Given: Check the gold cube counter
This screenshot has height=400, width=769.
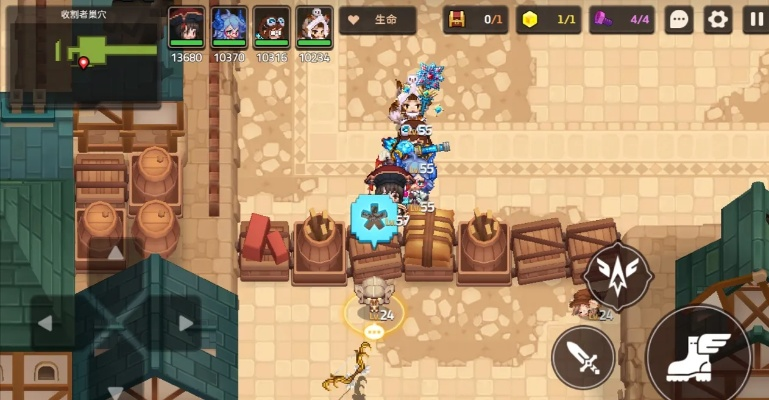Looking at the screenshot, I should click(548, 19).
